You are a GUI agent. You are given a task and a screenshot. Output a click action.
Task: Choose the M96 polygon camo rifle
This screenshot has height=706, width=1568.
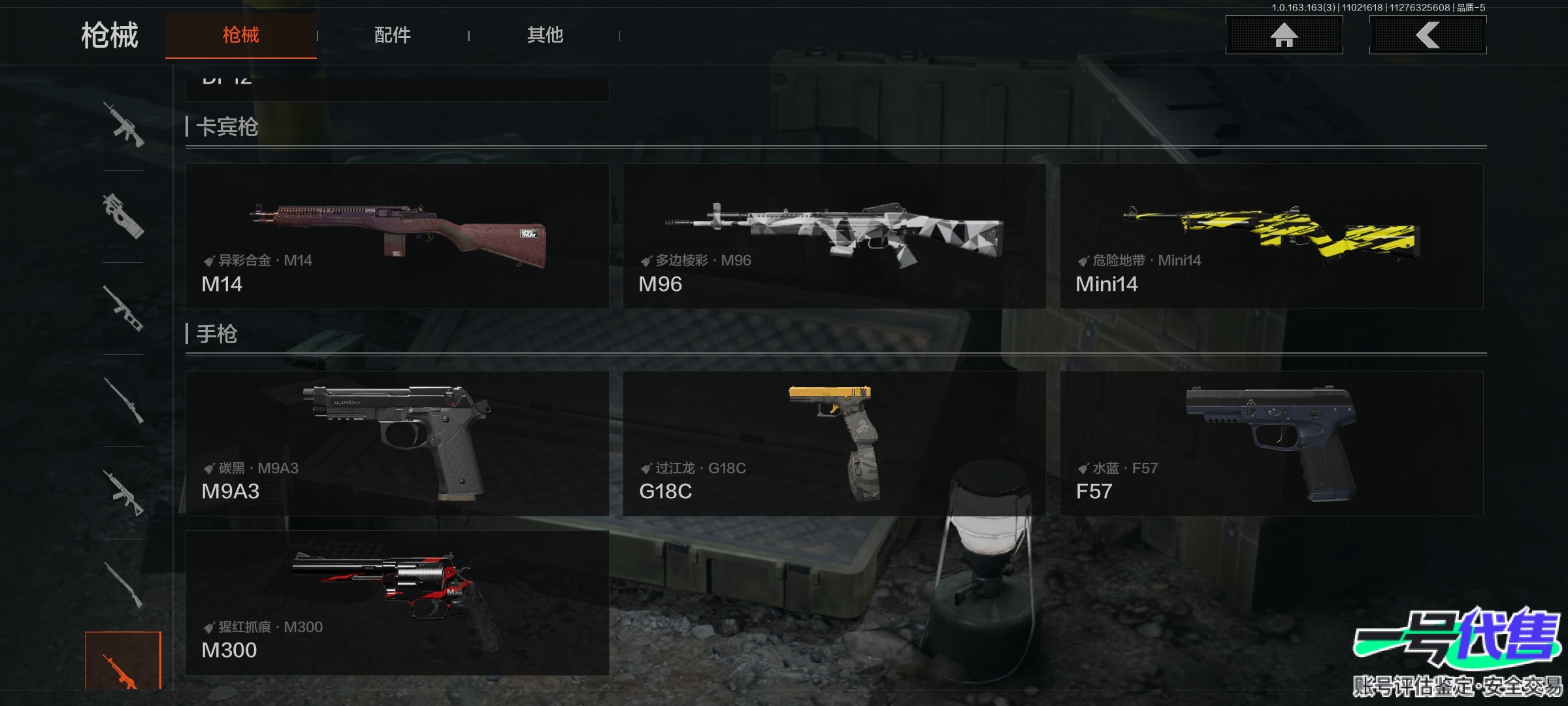point(834,236)
